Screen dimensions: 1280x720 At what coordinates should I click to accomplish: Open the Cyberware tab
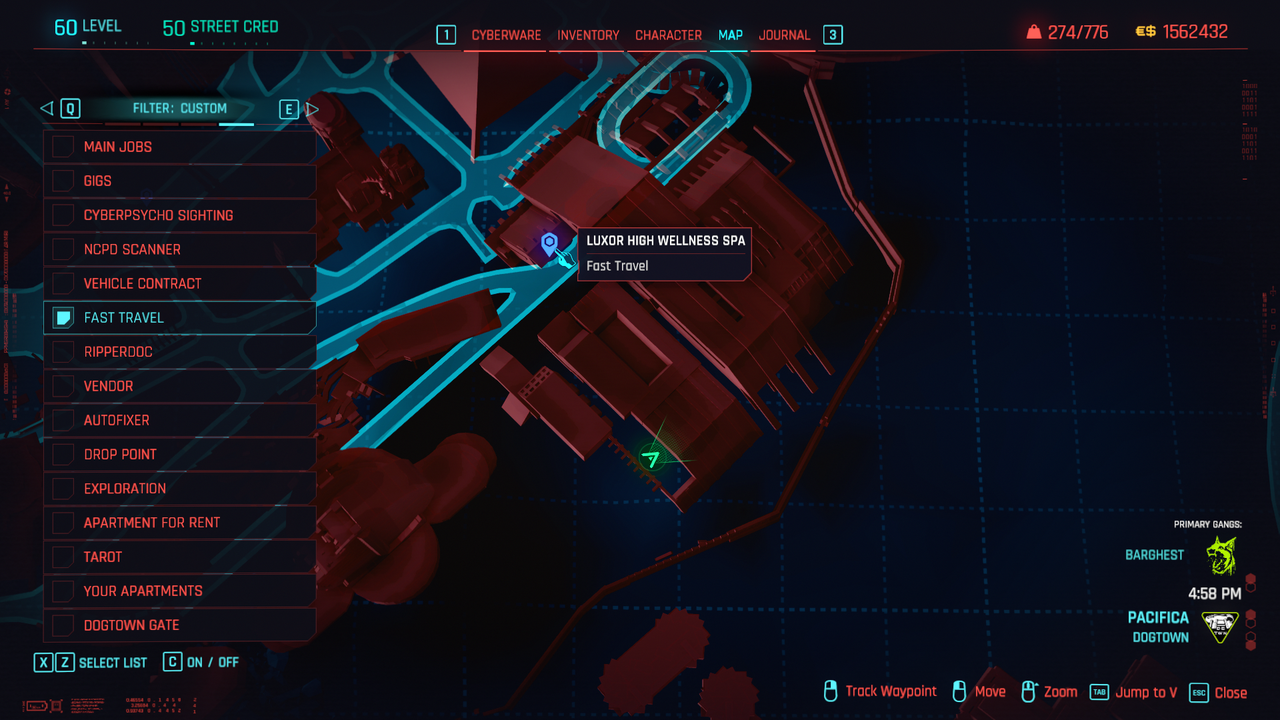point(506,35)
